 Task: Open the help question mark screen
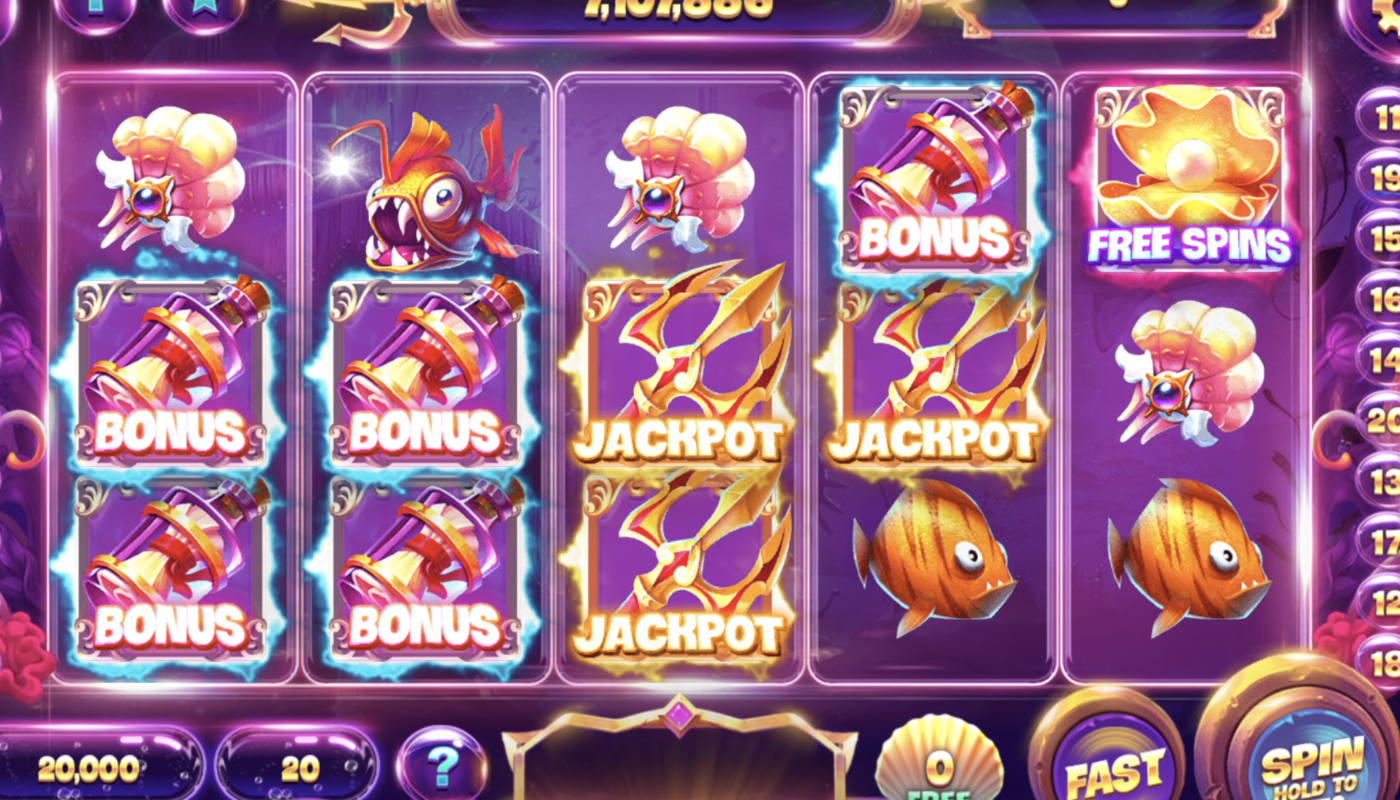coord(440,763)
